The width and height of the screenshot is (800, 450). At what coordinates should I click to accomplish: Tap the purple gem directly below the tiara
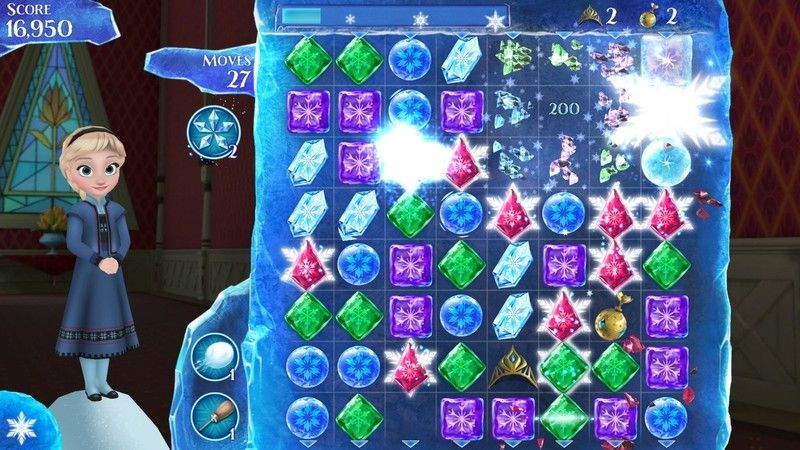click(x=512, y=415)
